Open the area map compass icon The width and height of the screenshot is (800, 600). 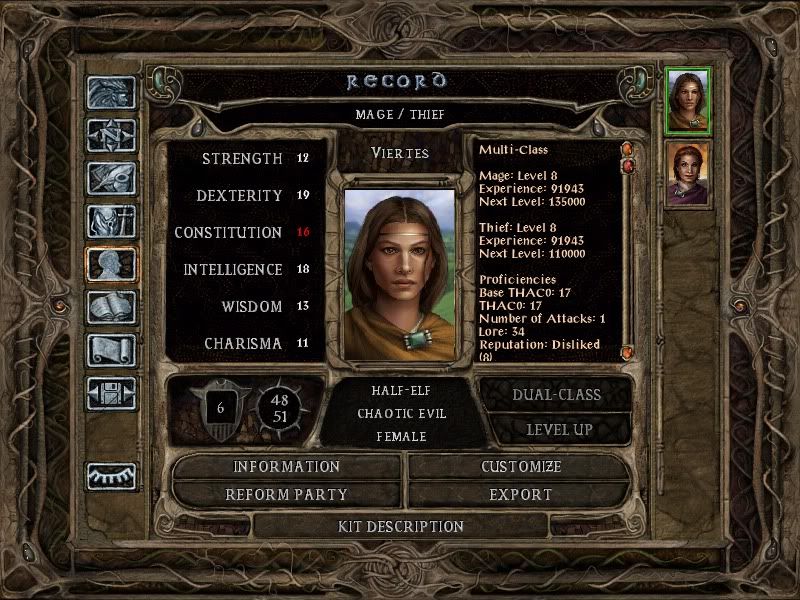pyautogui.click(x=112, y=135)
